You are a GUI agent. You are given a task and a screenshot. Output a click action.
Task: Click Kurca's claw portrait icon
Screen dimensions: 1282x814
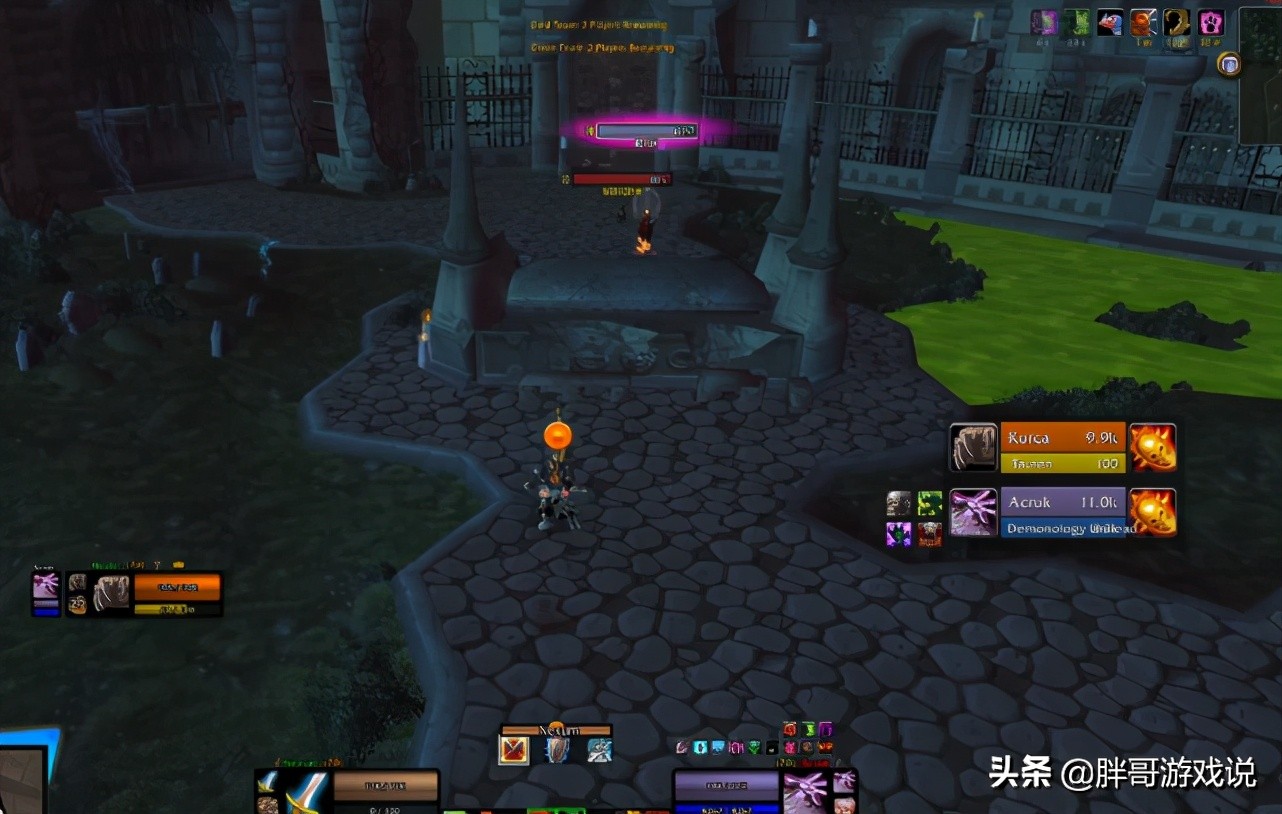tap(972, 447)
